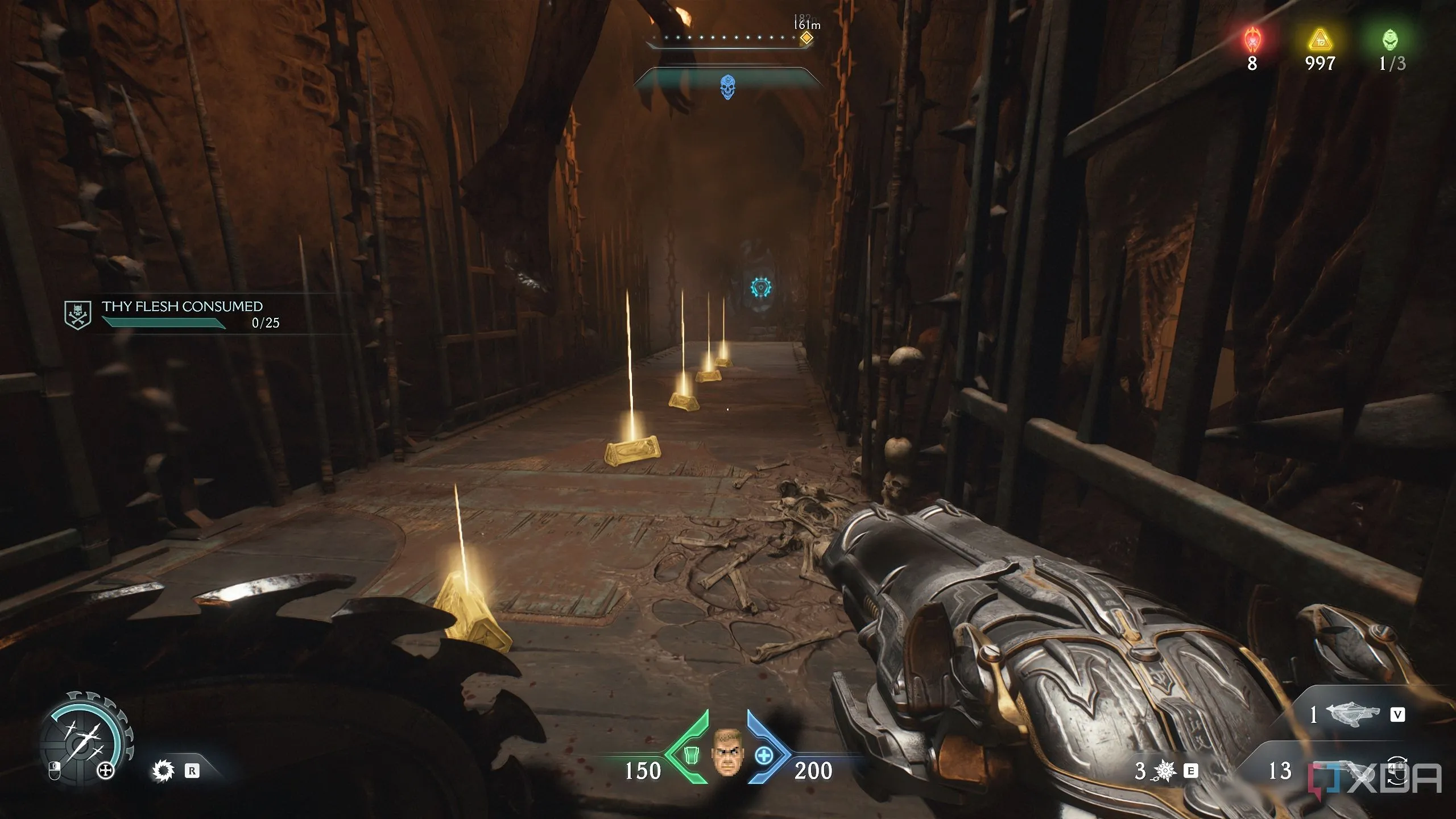
Task: Select the spiked melee weapon charge icon
Action: 1165,771
